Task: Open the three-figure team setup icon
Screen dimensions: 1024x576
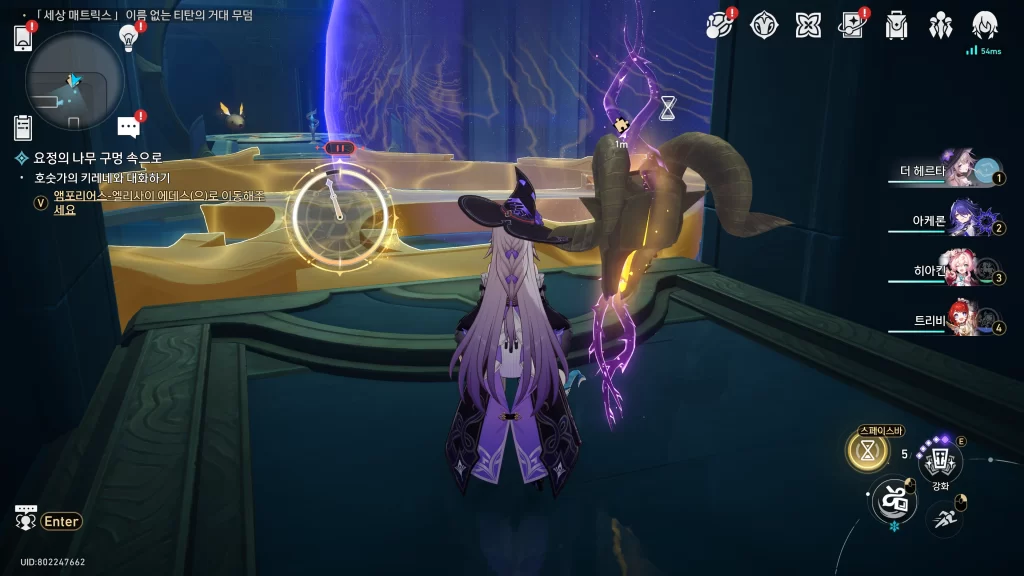Action: click(940, 25)
